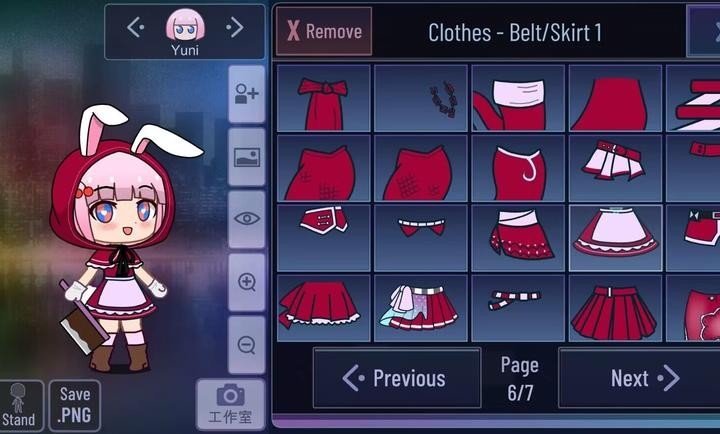720x434 pixels.
Task: Go to the Previous clothes page
Action: click(396, 378)
